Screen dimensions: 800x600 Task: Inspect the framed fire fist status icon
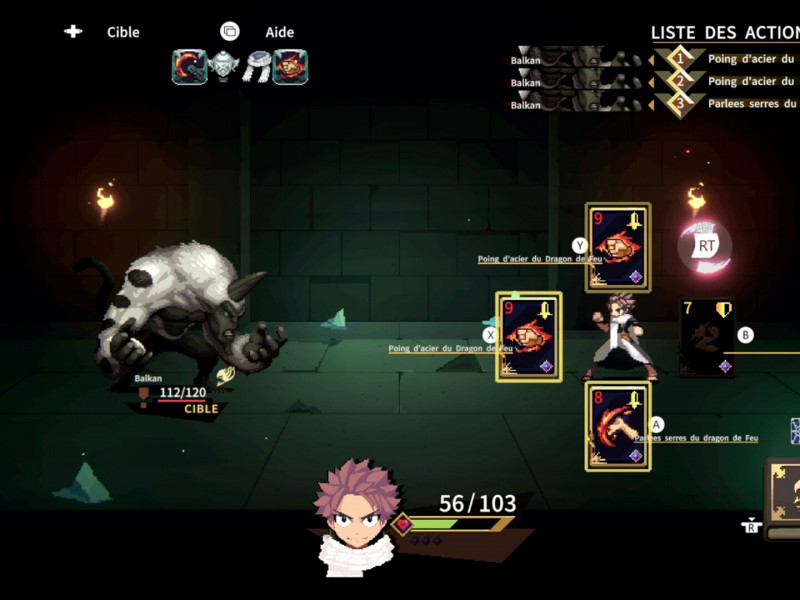click(x=290, y=67)
